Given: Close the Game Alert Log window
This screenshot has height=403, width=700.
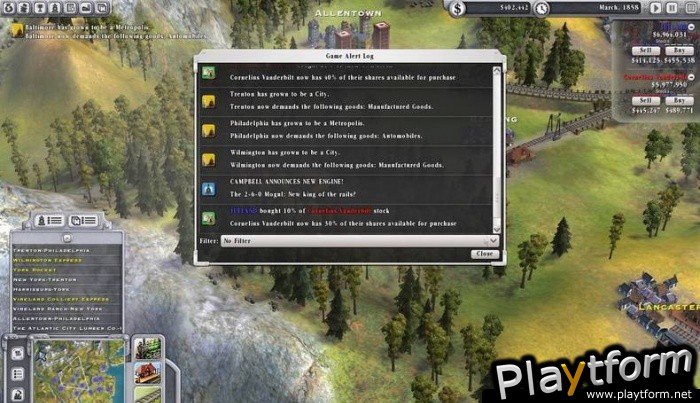Looking at the screenshot, I should coord(484,254).
